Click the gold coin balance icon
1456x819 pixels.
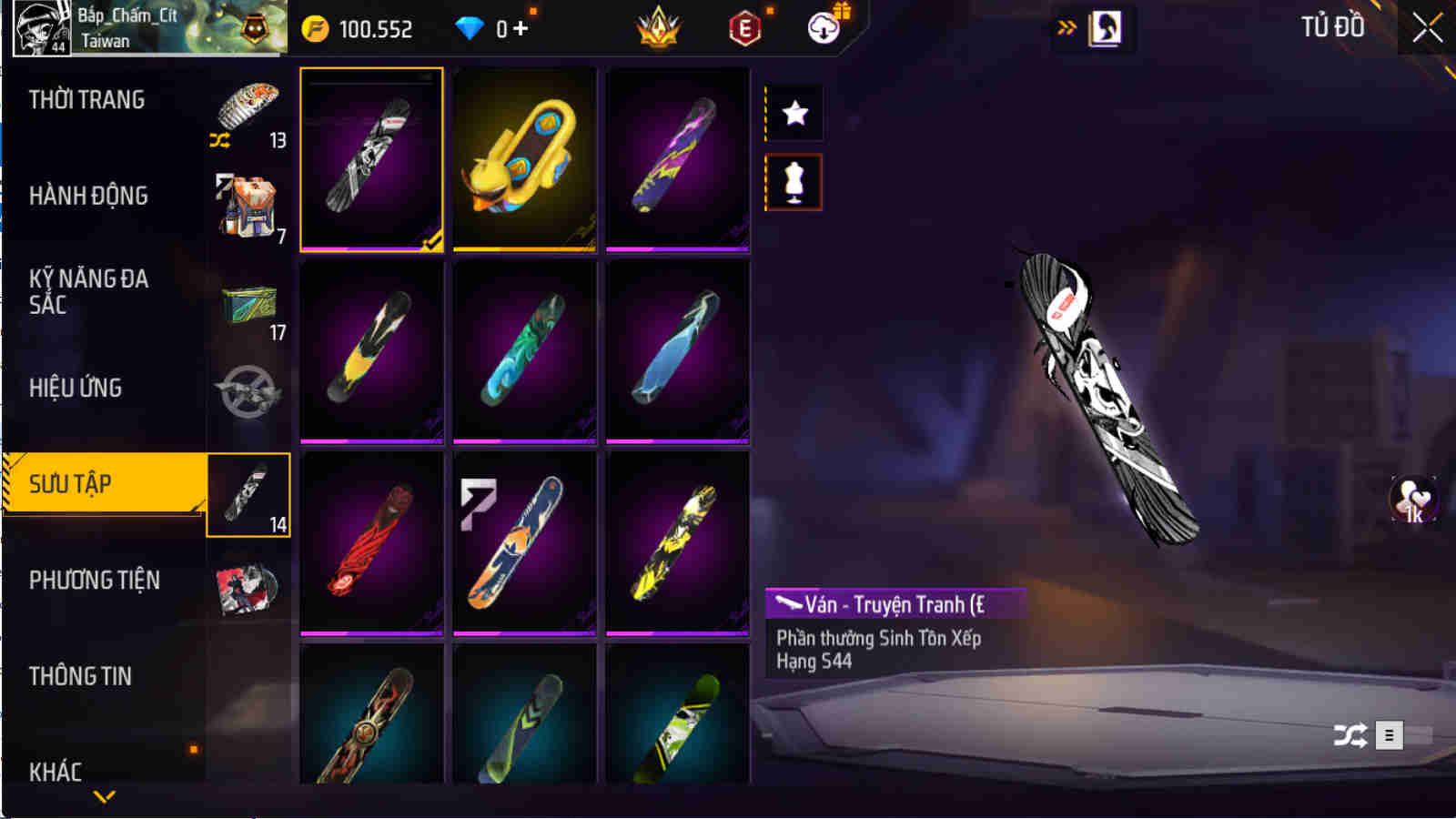click(314, 27)
